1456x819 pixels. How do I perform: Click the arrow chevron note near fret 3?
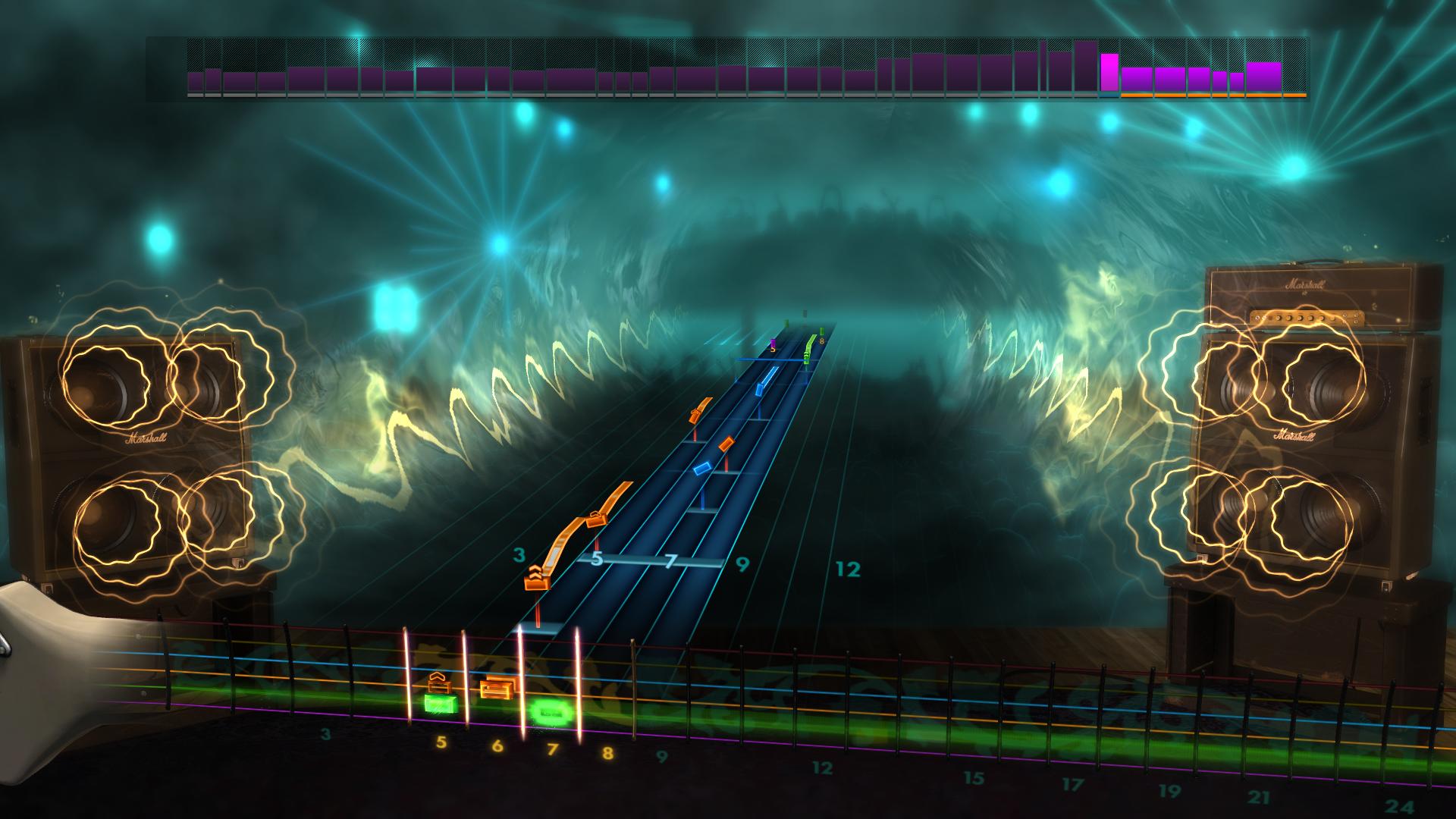[x=536, y=574]
